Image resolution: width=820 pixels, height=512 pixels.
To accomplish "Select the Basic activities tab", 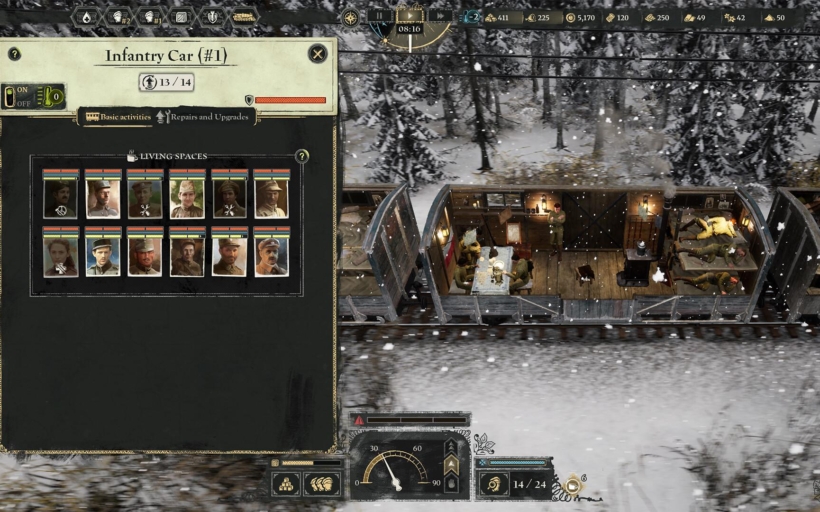I will pos(118,117).
